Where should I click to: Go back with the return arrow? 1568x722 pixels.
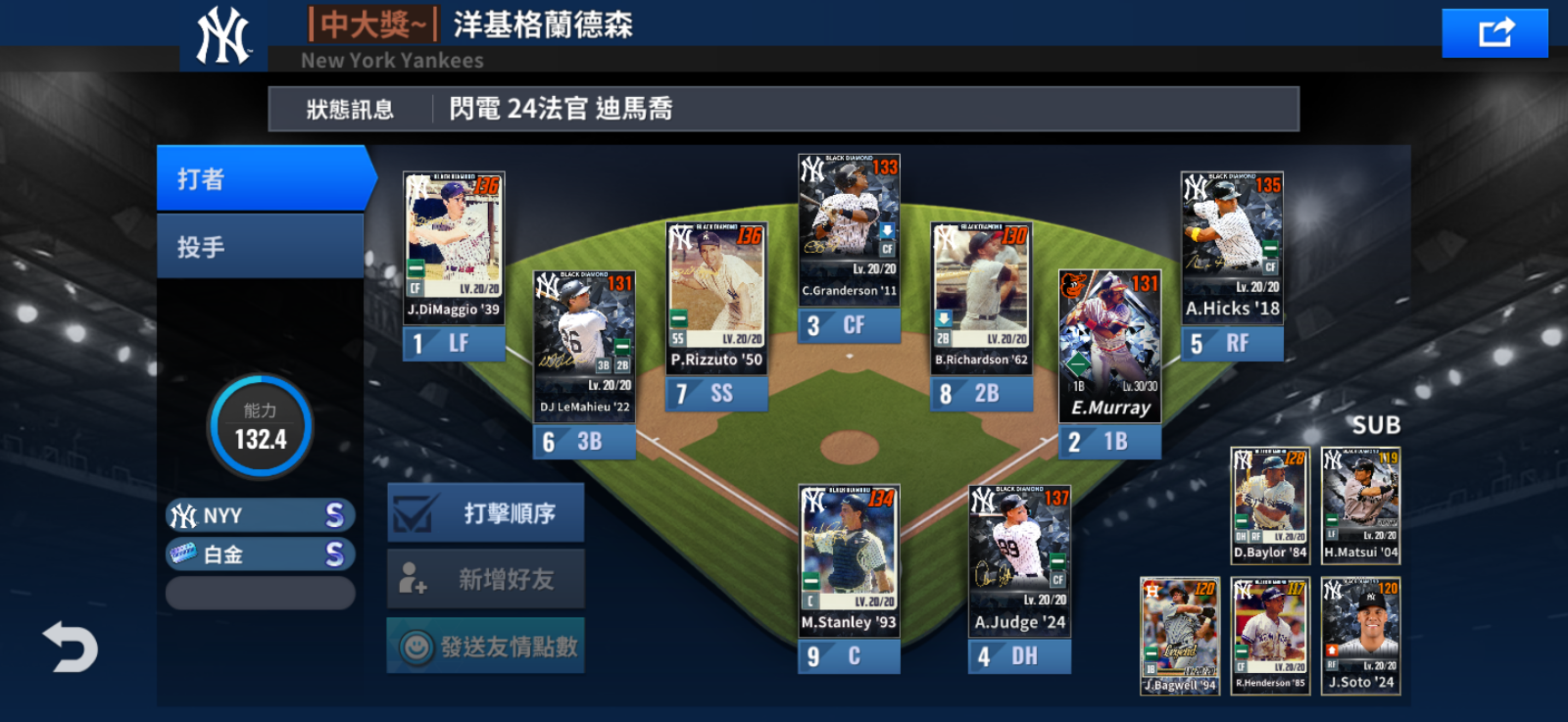[70, 647]
